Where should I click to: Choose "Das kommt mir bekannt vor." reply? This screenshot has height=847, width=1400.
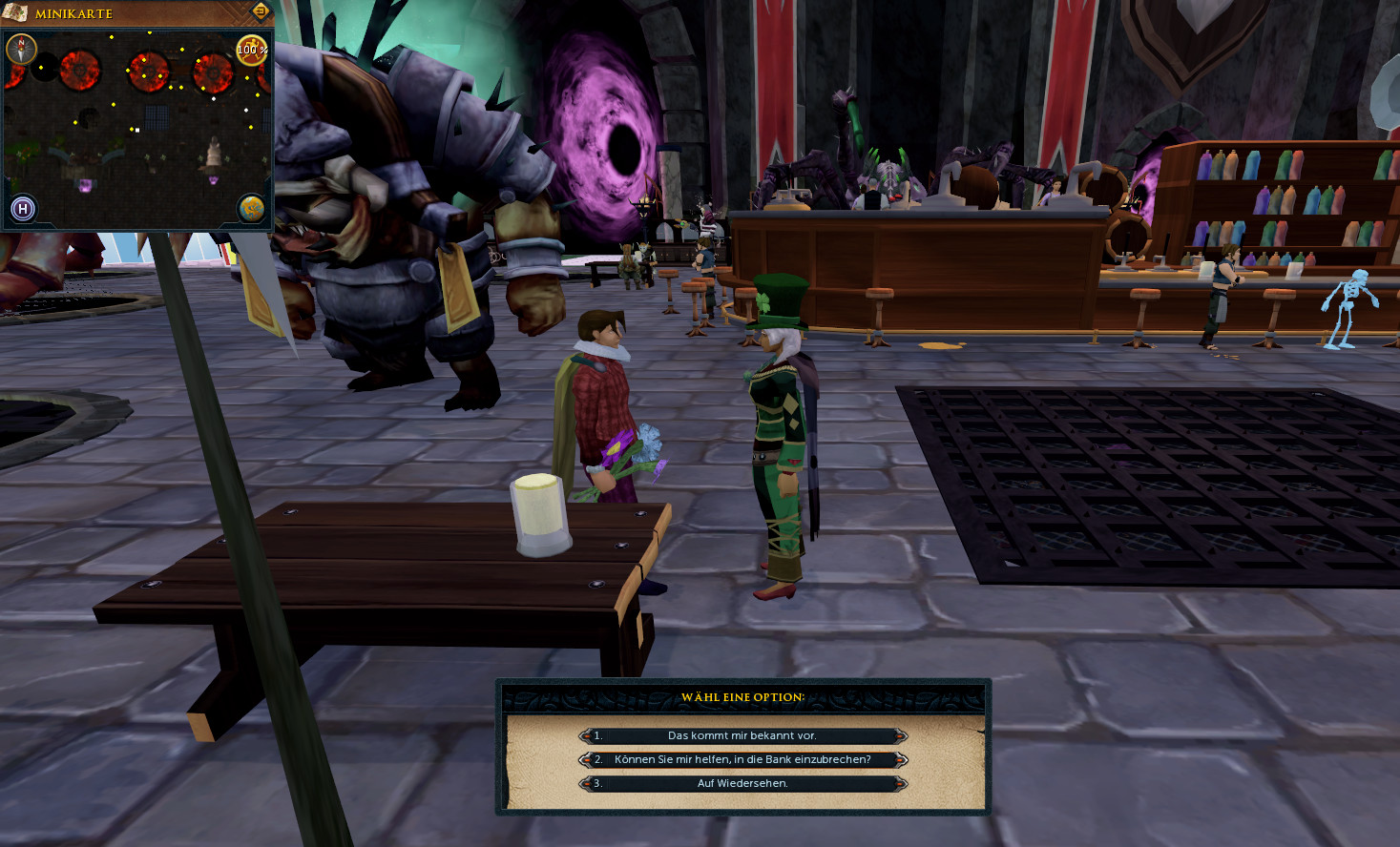tap(742, 735)
